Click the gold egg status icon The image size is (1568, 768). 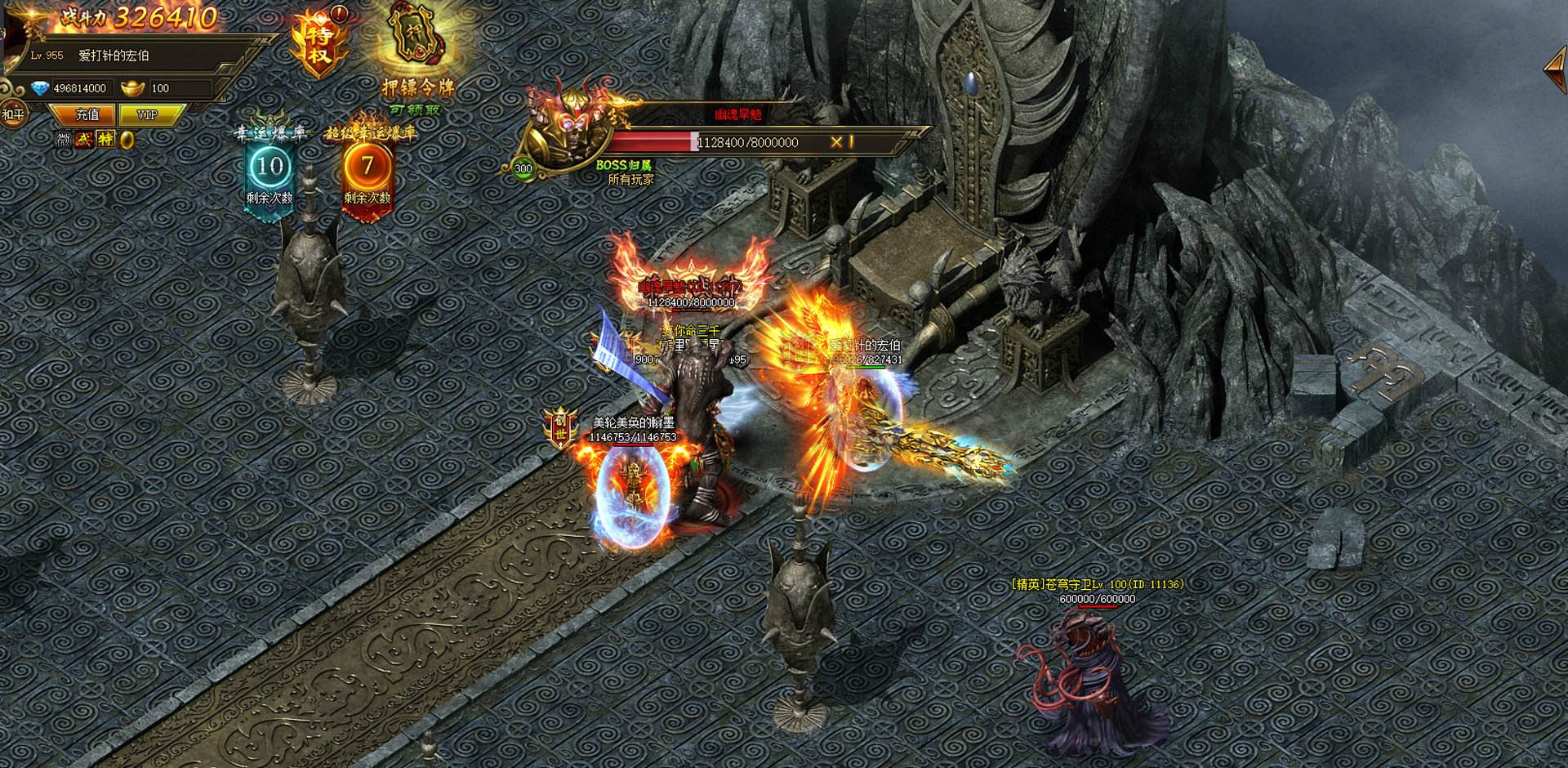[x=127, y=140]
